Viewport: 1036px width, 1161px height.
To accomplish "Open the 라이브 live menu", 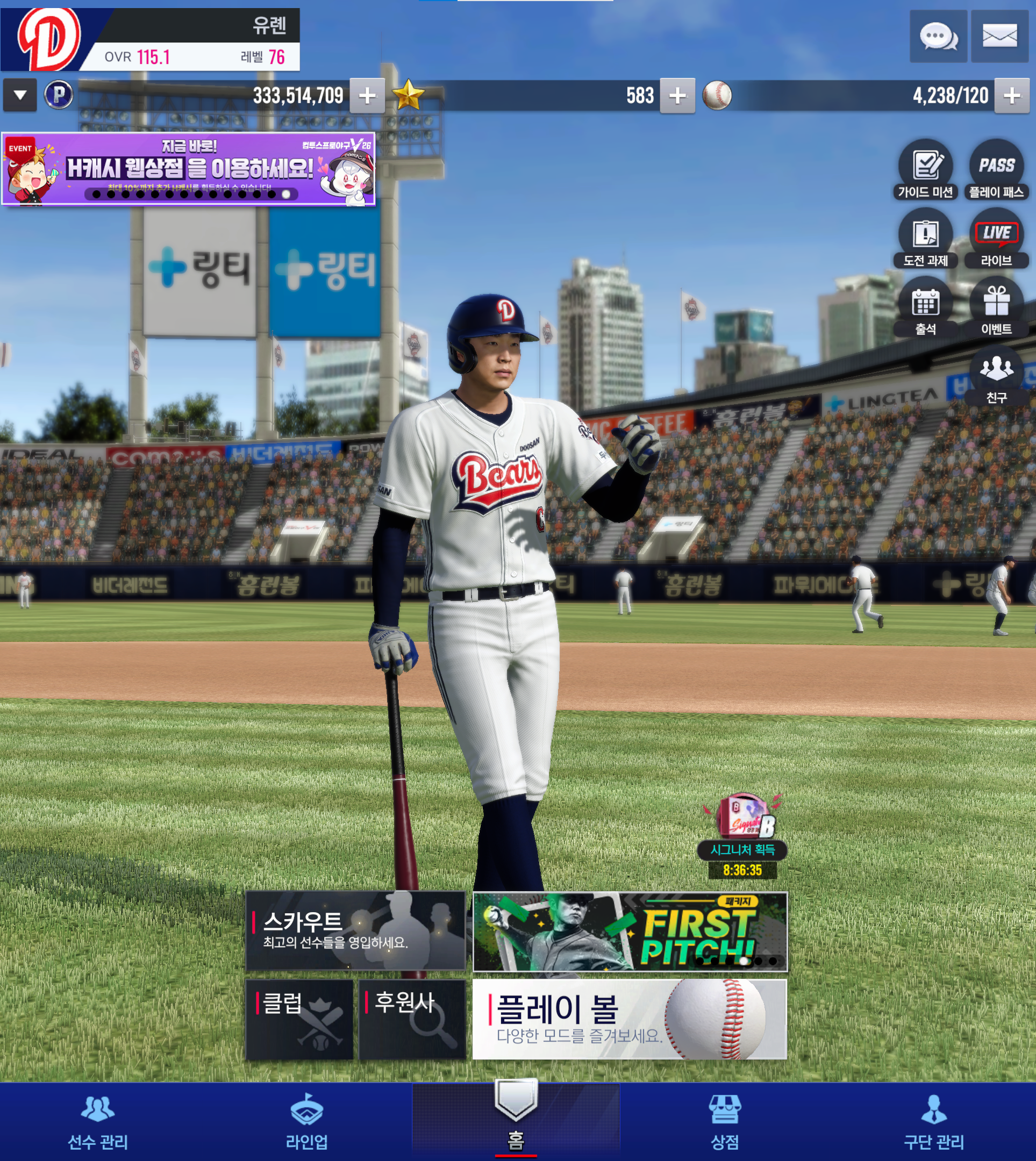I will [996, 239].
